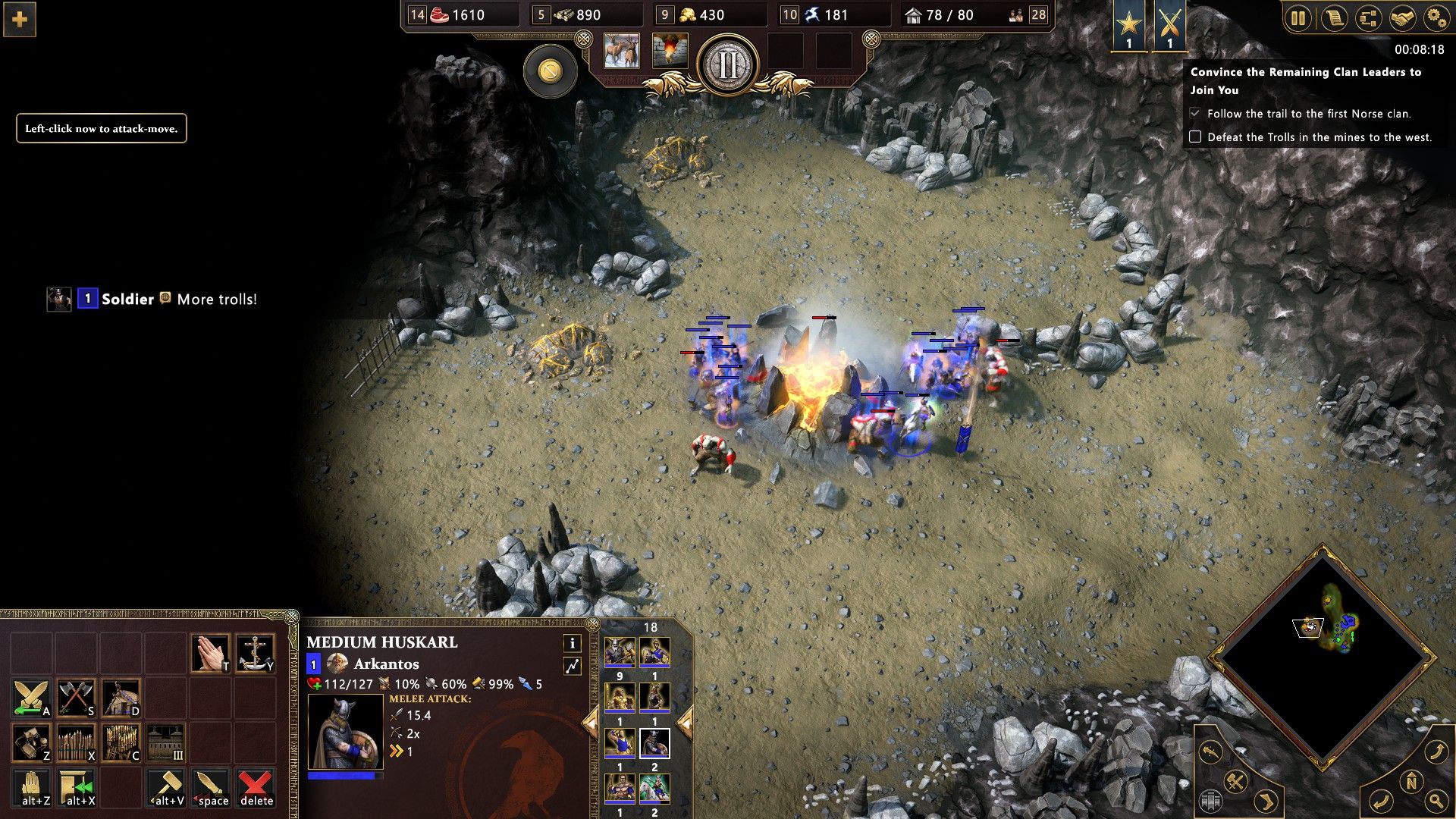Select the Medium Huskarl portrait in selection list
This screenshot has width=1456, height=819.
pos(654,743)
